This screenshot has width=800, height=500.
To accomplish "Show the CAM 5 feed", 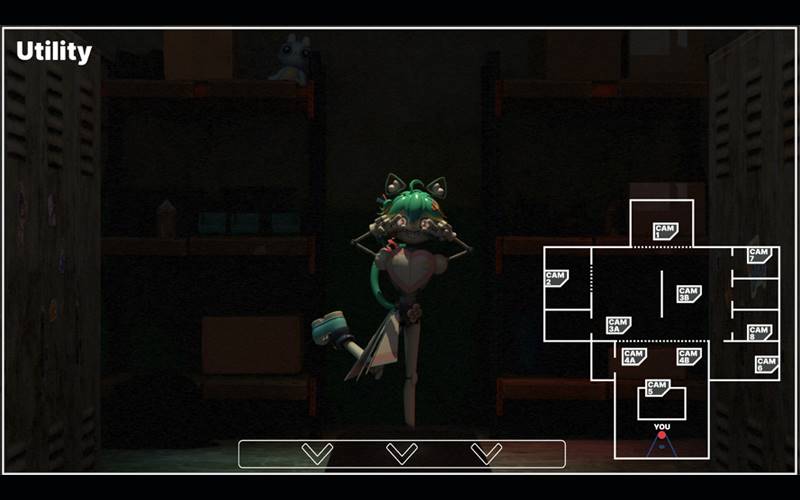I will click(x=657, y=388).
